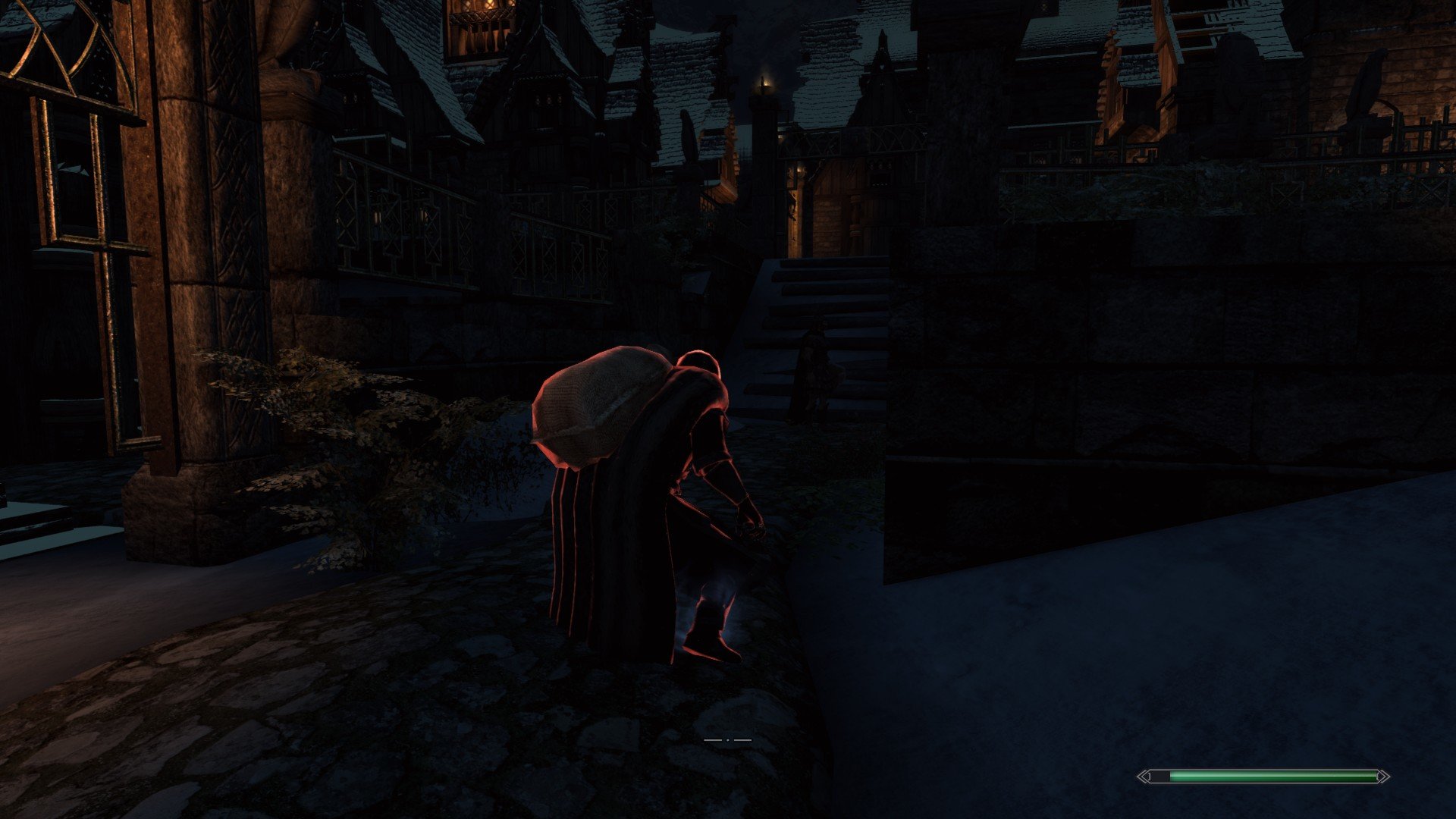
Task: Click the depleted dark segment of the stamina bar
Action: click(1162, 775)
